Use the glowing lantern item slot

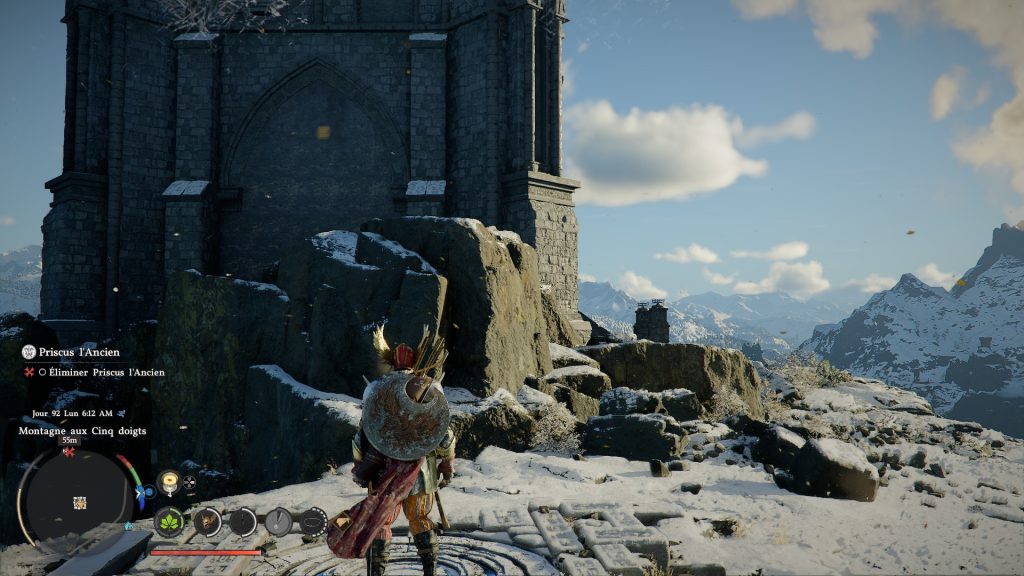coord(168,482)
